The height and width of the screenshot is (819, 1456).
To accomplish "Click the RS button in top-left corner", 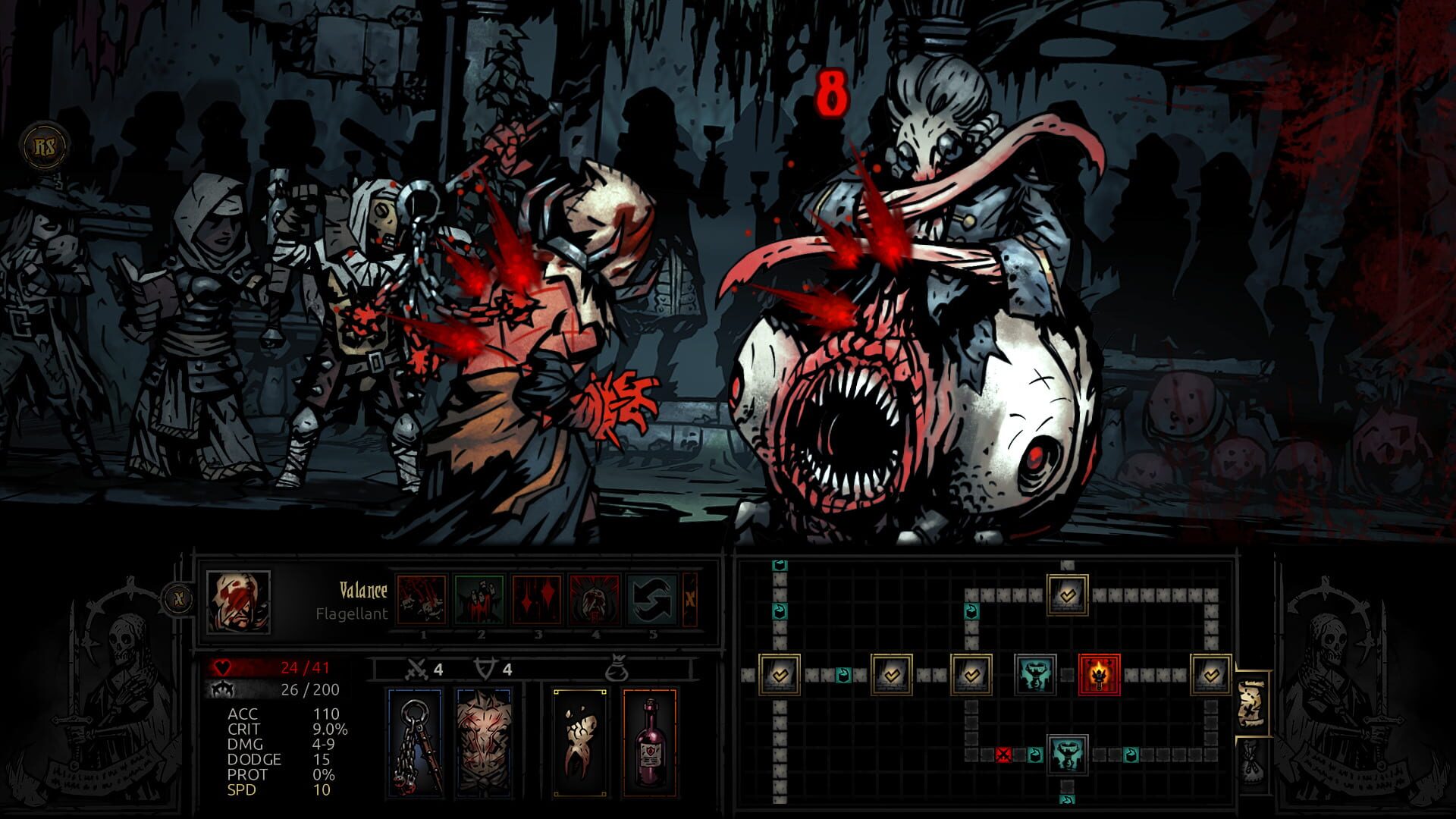I will point(45,144).
